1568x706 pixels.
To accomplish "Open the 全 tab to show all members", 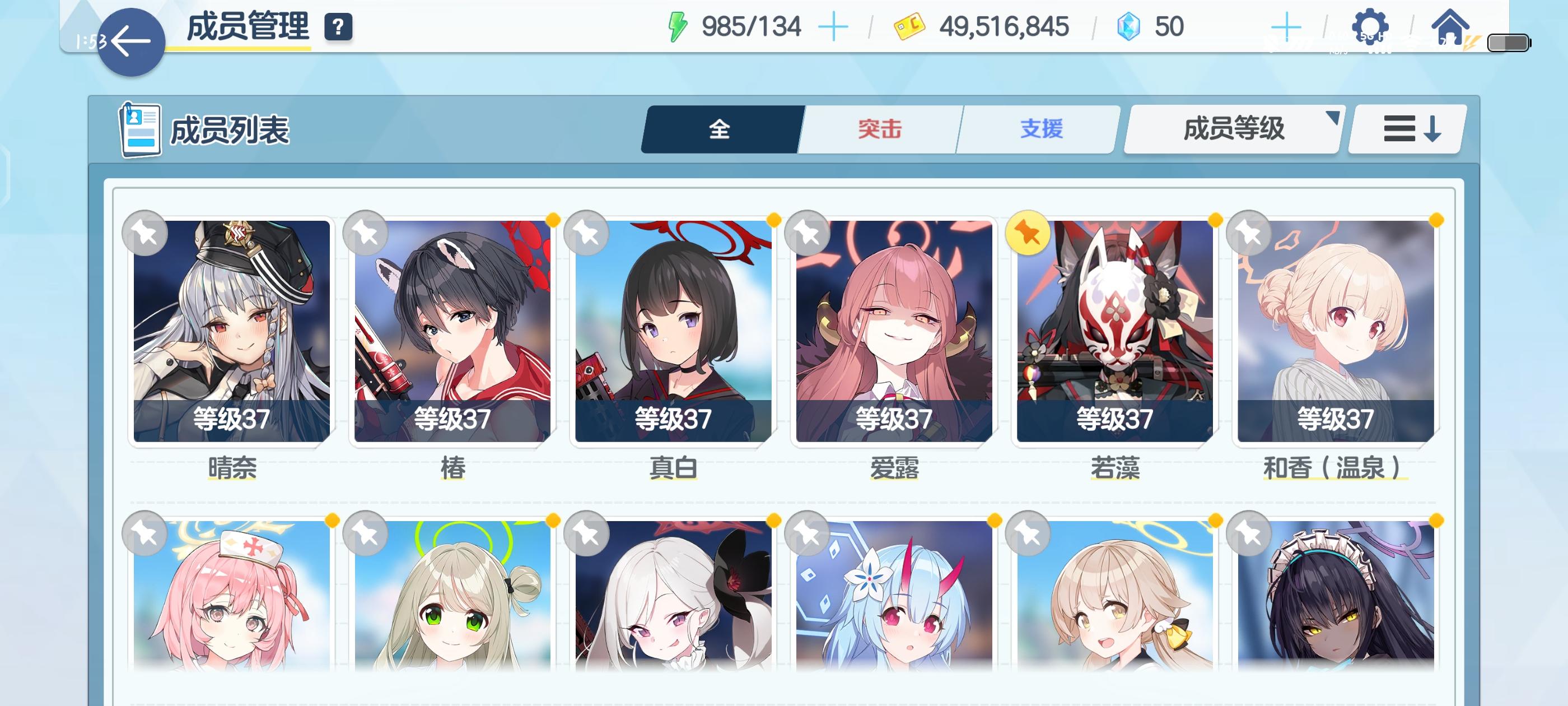I will (720, 129).
